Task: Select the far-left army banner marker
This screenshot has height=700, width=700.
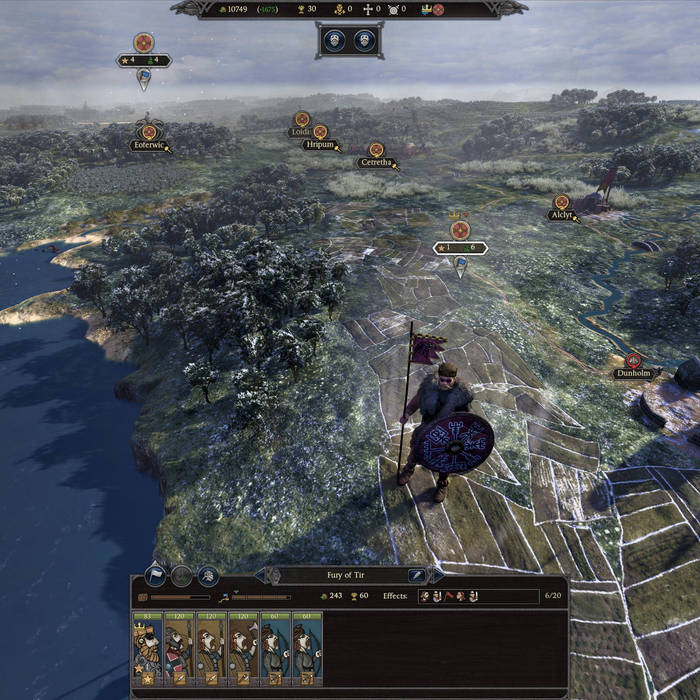Action: pyautogui.click(x=144, y=61)
